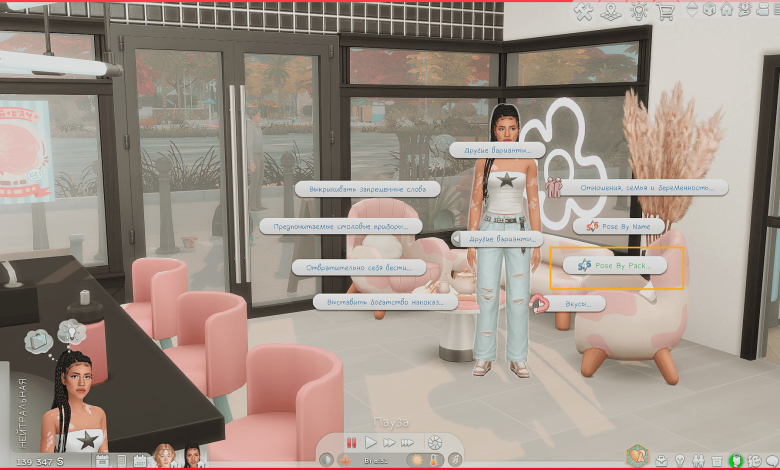Choose Выставить богатство напоказ option
Screen dimensions: 780x470
[x=385, y=301]
